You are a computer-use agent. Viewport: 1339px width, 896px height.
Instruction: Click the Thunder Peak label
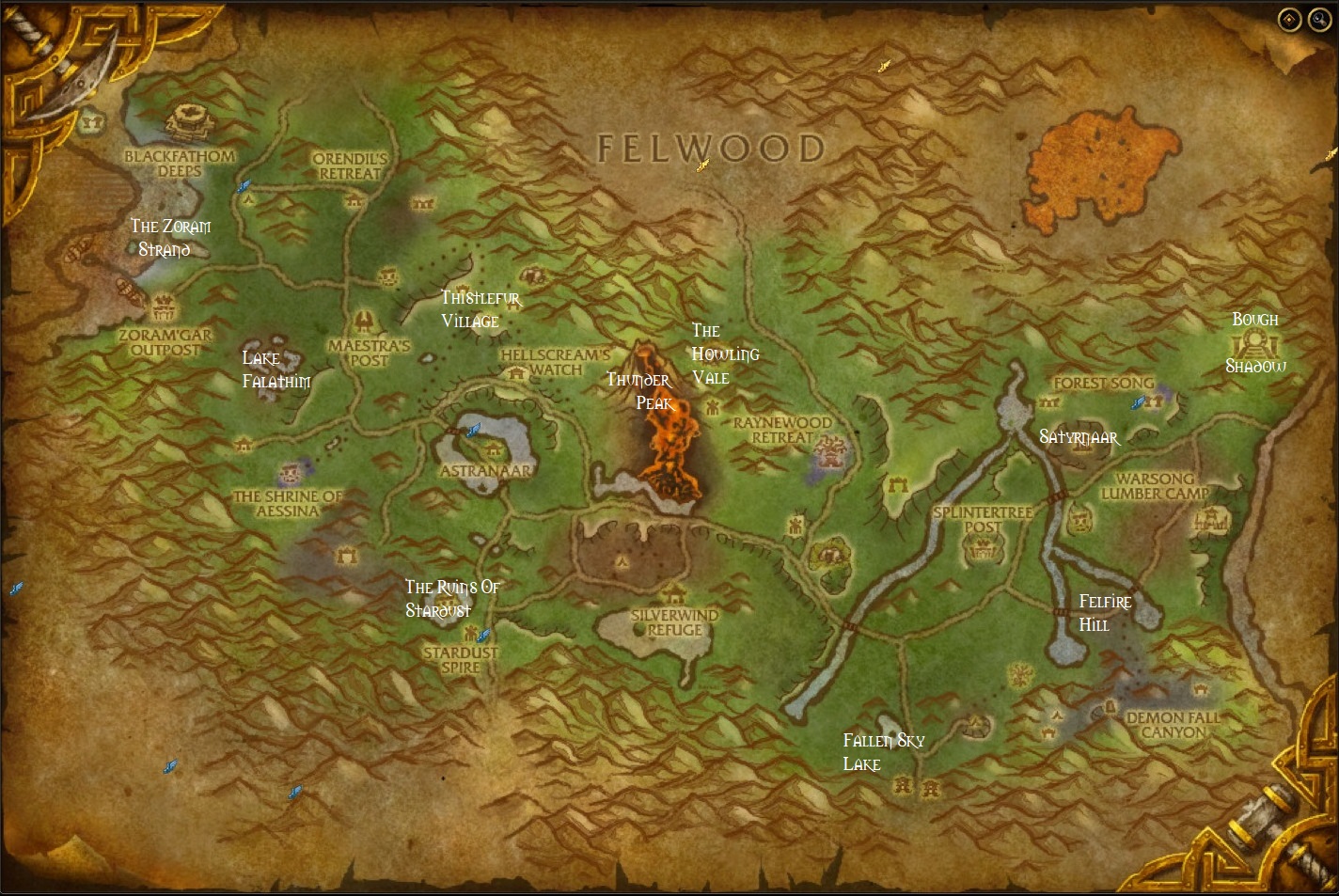click(639, 391)
